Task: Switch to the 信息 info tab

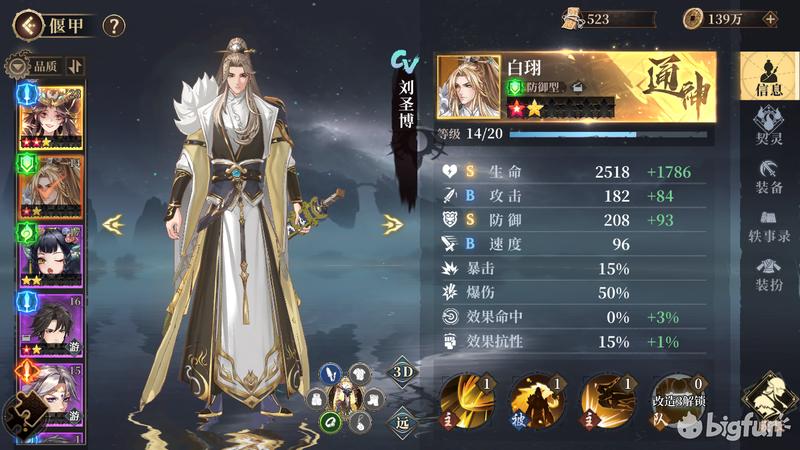Action: click(768, 74)
